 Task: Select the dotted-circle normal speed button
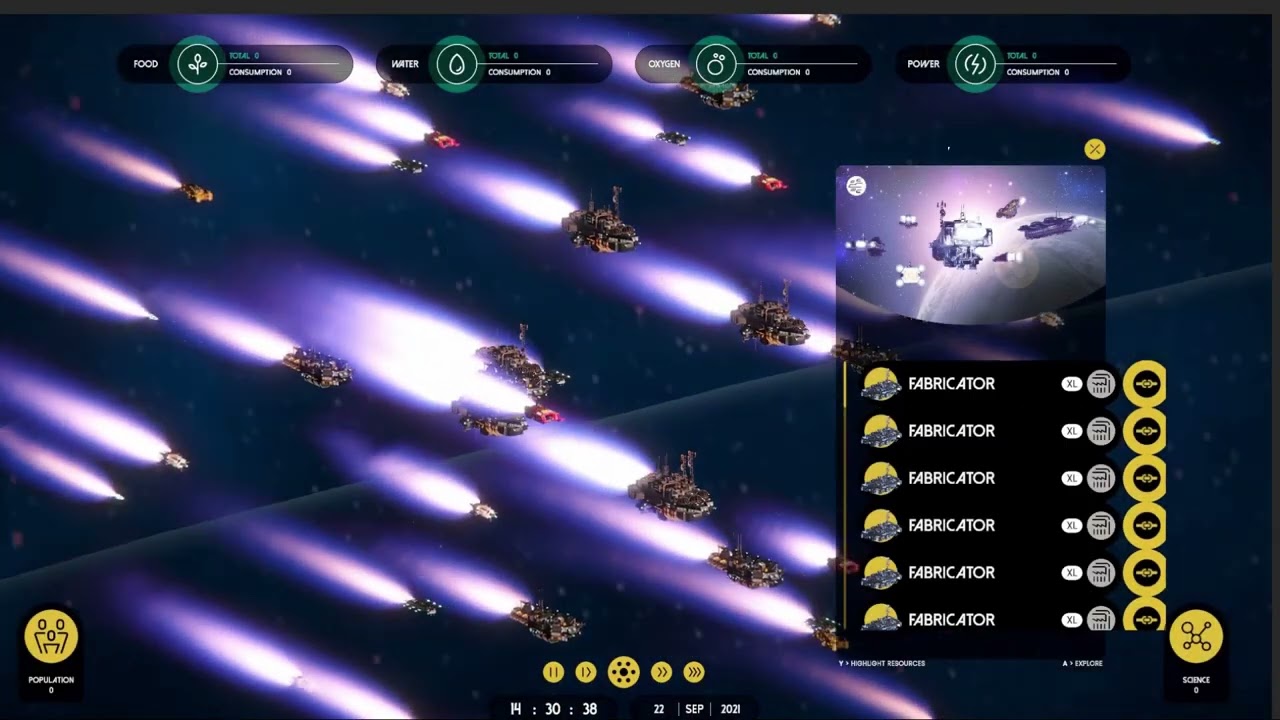tap(623, 672)
